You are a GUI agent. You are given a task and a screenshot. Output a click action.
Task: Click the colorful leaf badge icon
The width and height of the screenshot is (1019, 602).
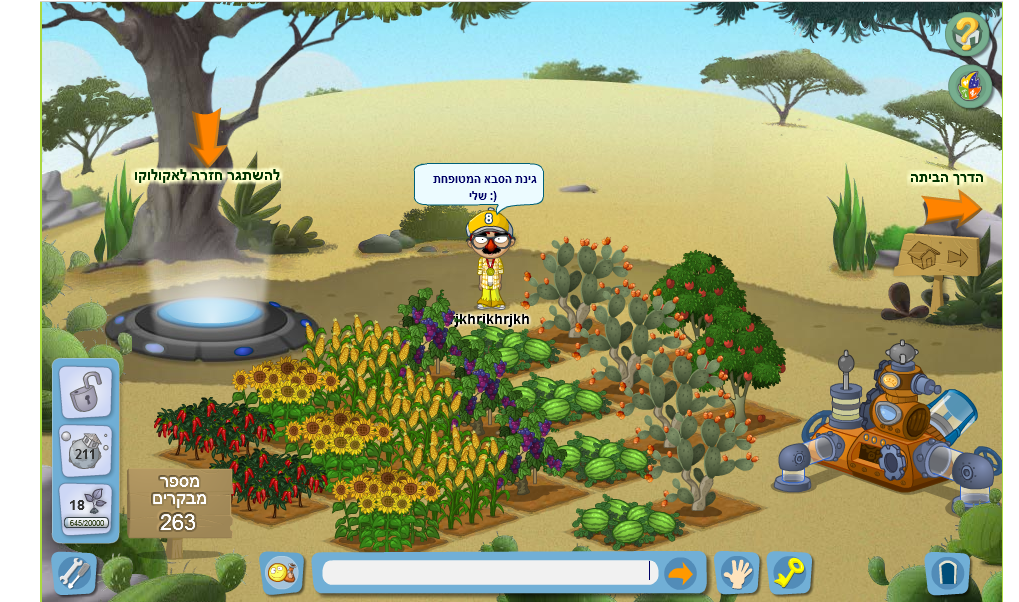click(x=970, y=86)
